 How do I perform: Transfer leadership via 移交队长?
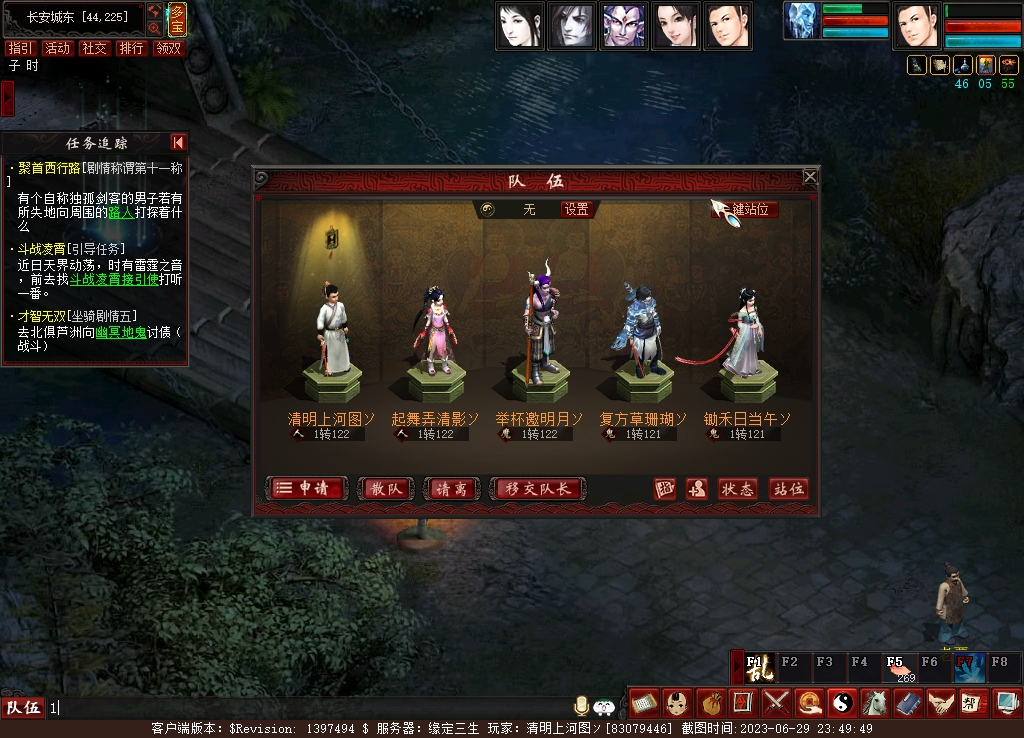click(539, 489)
